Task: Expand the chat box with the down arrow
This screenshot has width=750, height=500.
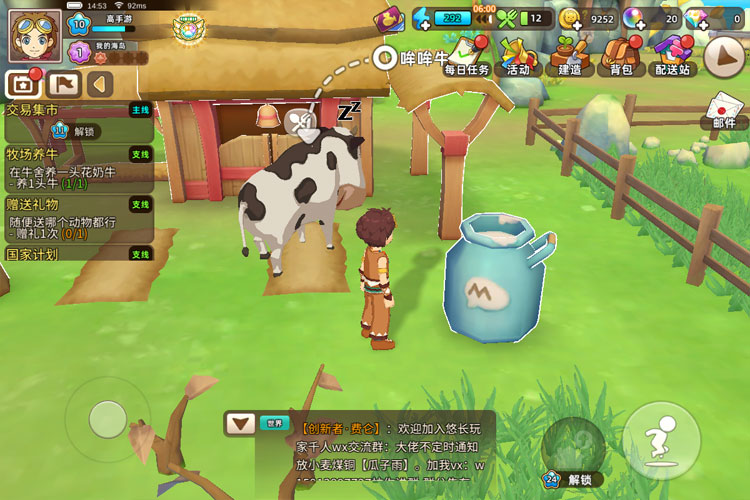Action: [x=240, y=423]
